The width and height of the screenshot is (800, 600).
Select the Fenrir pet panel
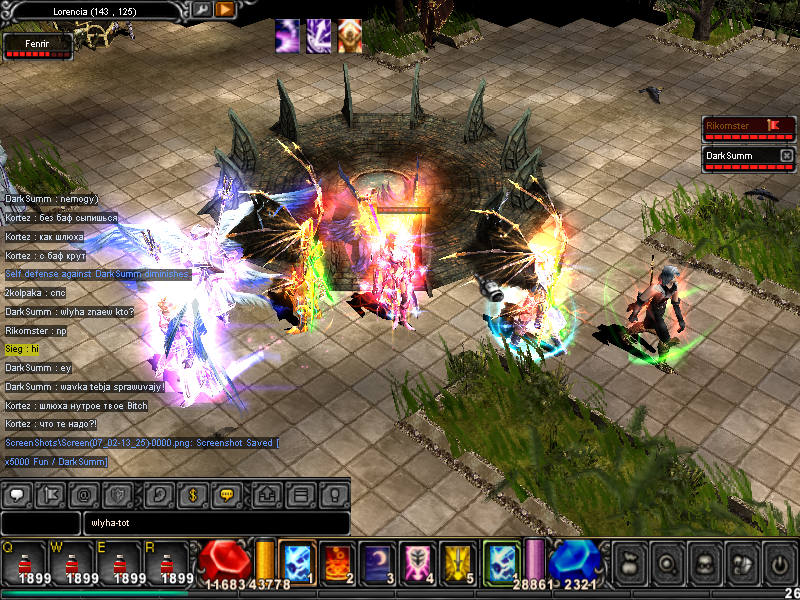[x=38, y=44]
